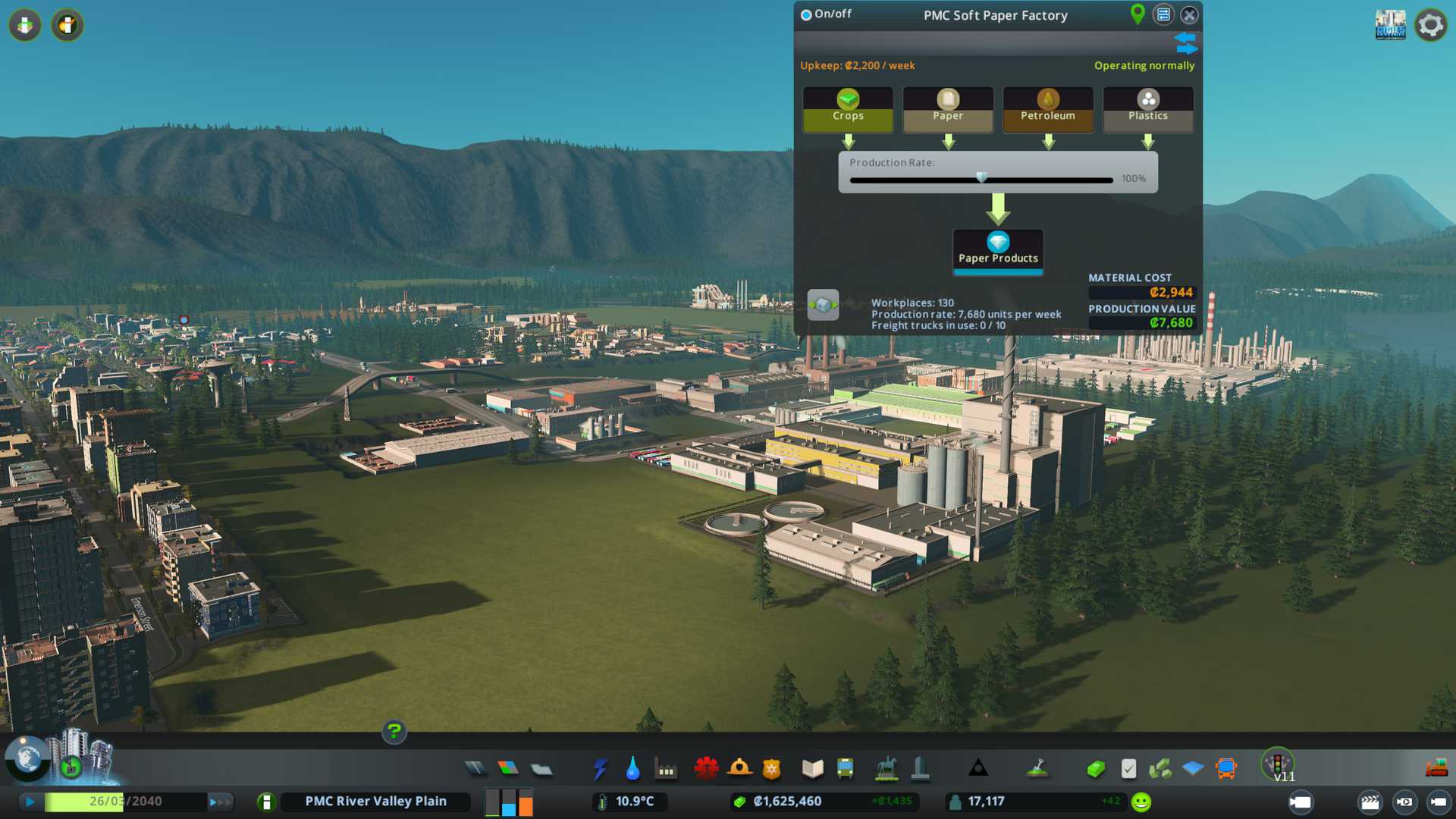The width and height of the screenshot is (1456, 819).
Task: Select the Crops input material
Action: click(x=848, y=108)
